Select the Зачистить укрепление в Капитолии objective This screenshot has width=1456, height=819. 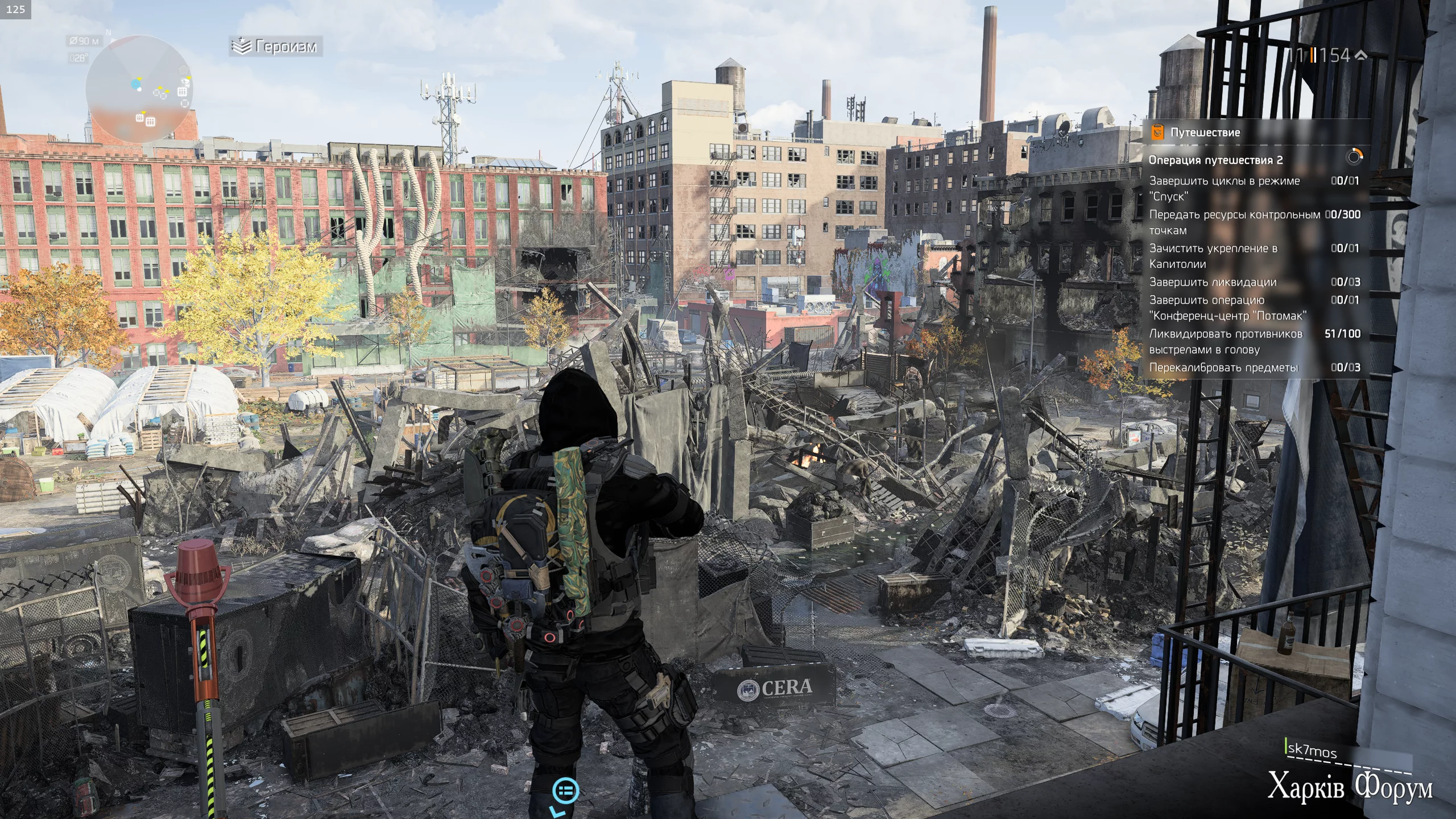[1213, 256]
